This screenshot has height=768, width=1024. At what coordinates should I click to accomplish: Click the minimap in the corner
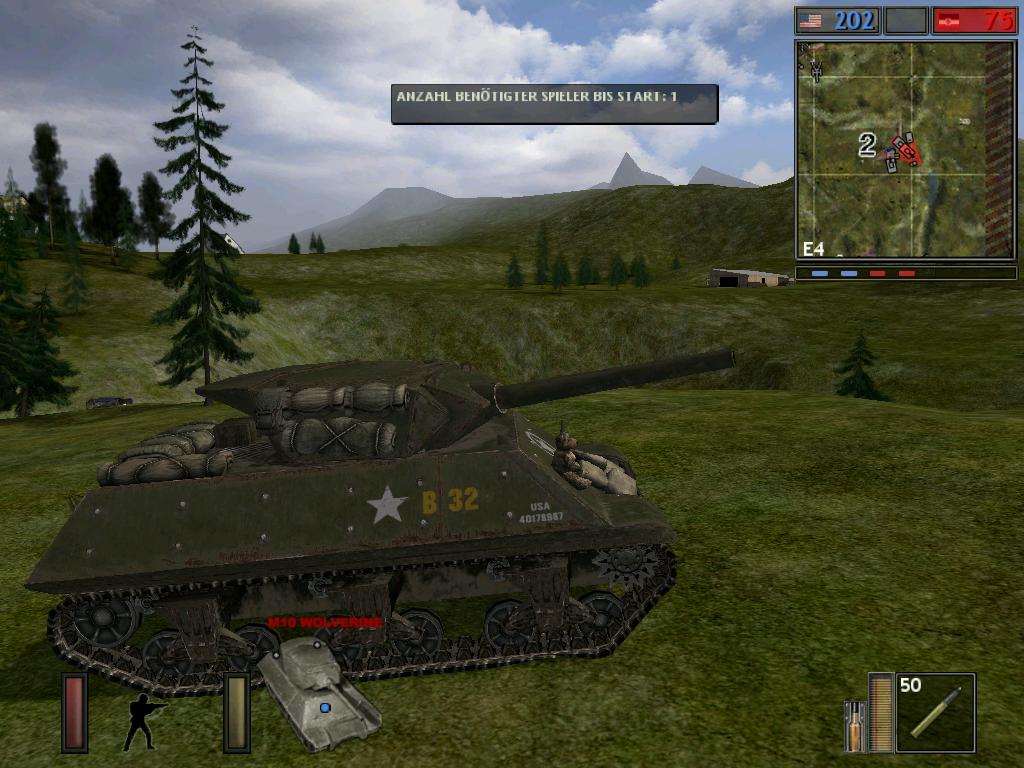coord(905,149)
